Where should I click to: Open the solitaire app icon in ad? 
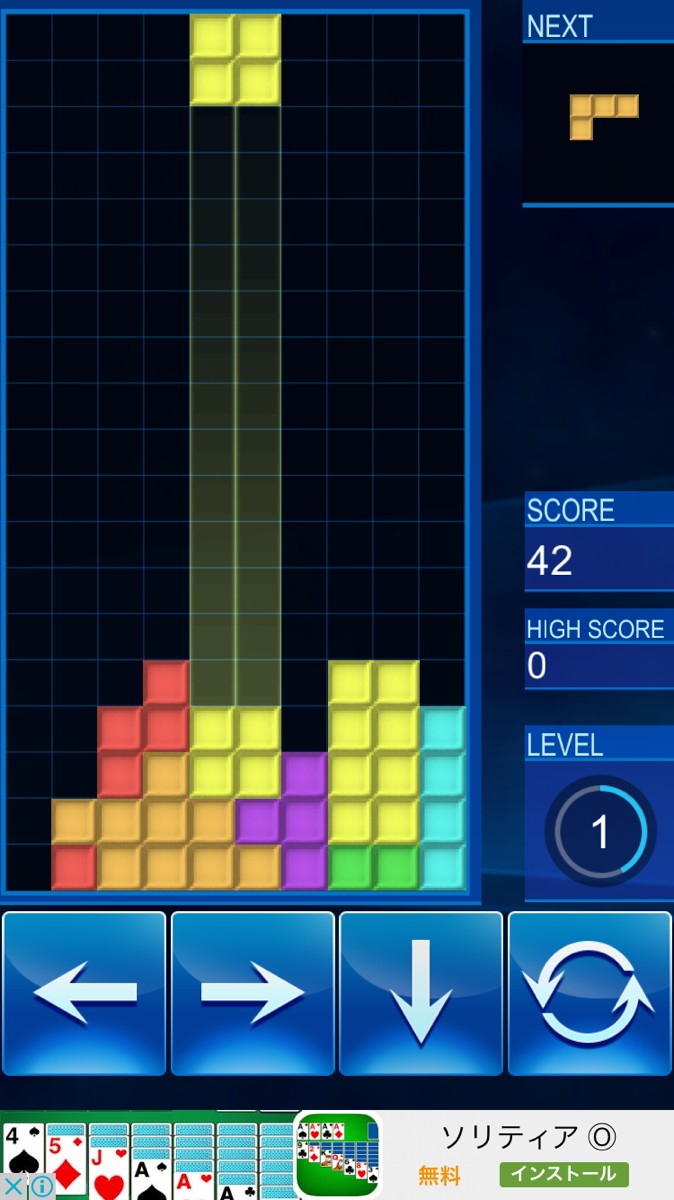pos(338,1156)
